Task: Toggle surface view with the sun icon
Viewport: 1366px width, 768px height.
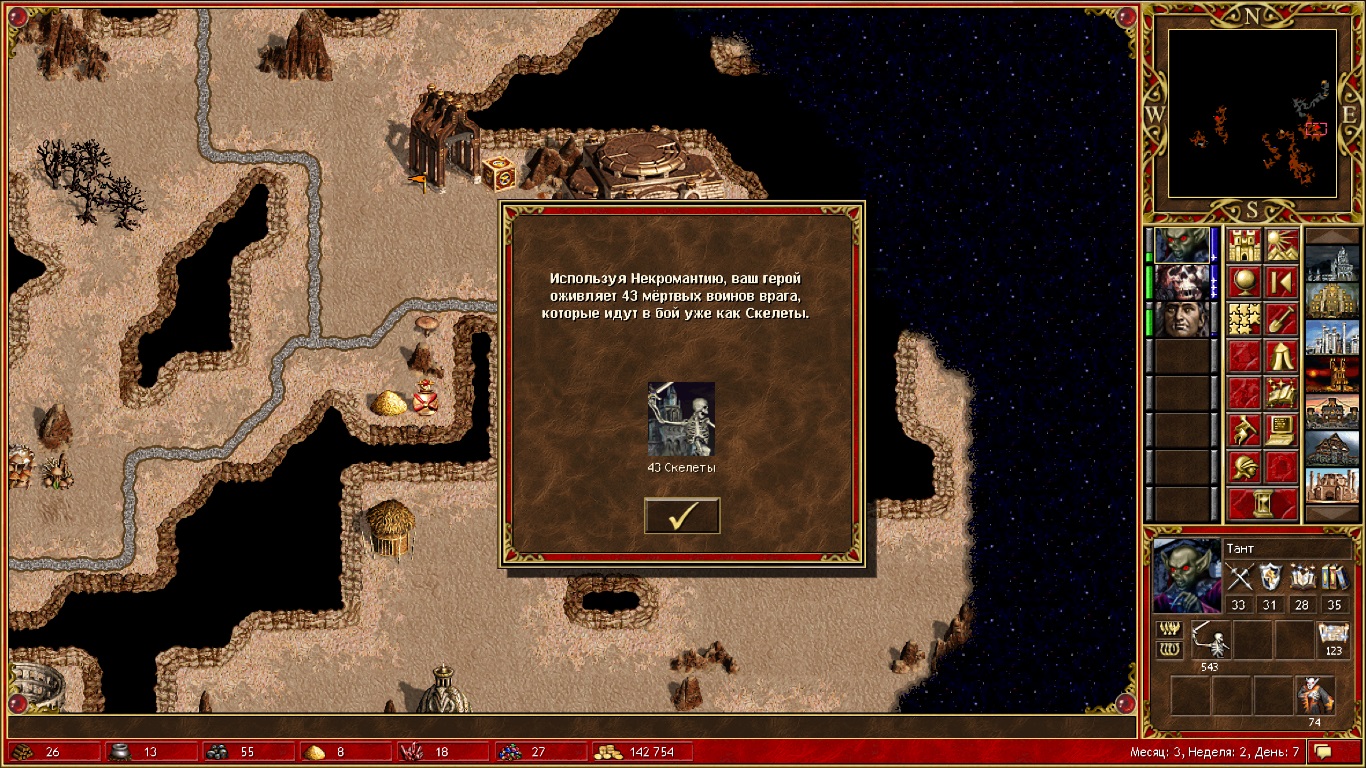Action: coord(1281,246)
